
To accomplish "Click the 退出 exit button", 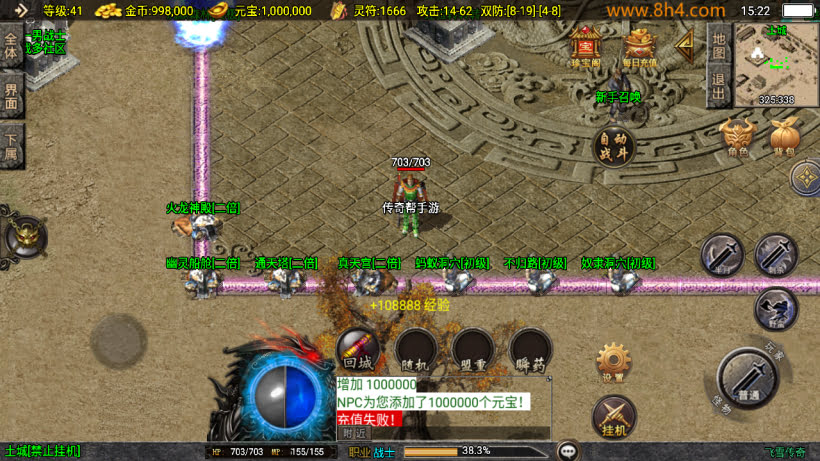I will click(718, 86).
